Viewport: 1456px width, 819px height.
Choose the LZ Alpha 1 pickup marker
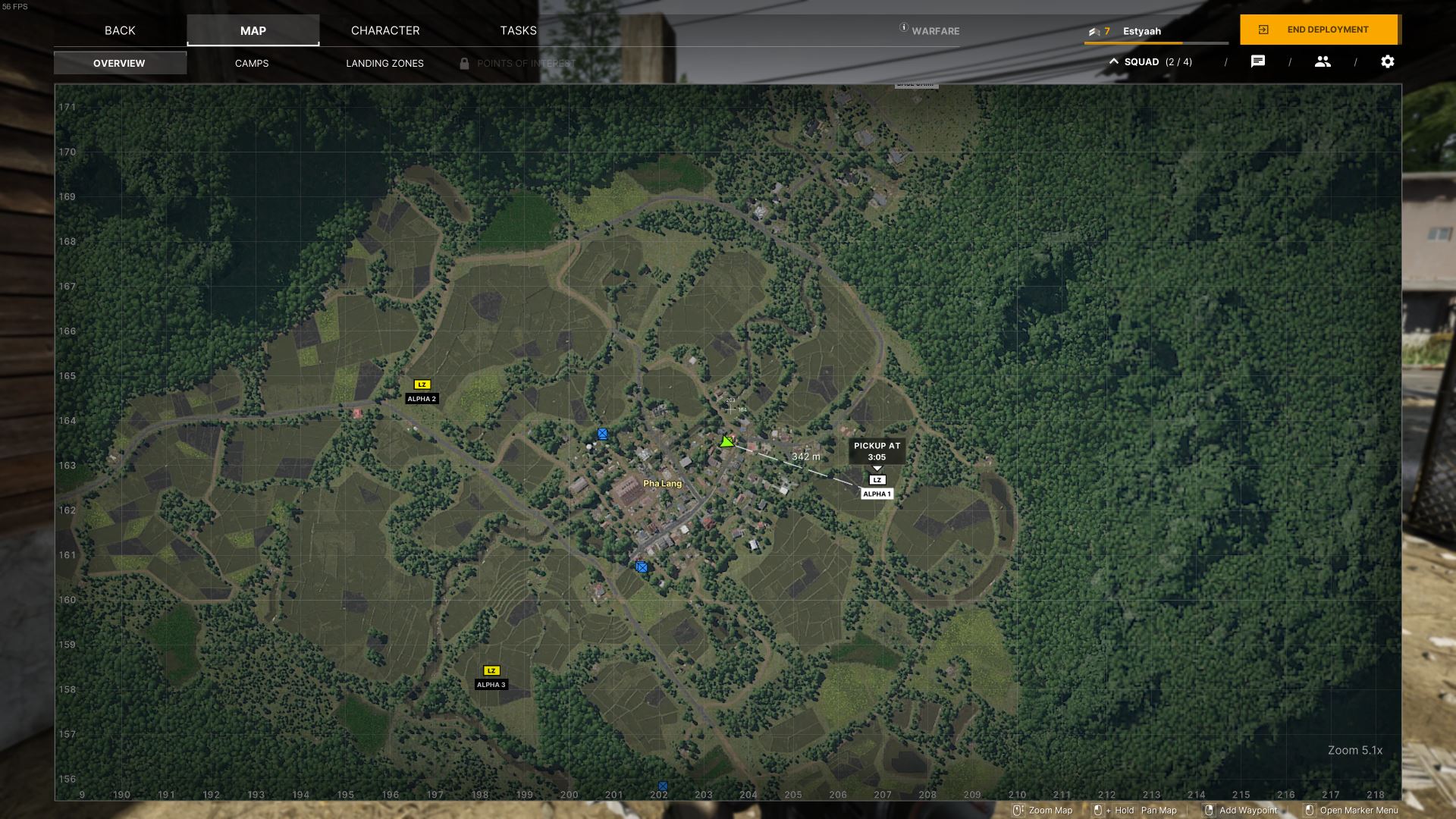[x=877, y=480]
